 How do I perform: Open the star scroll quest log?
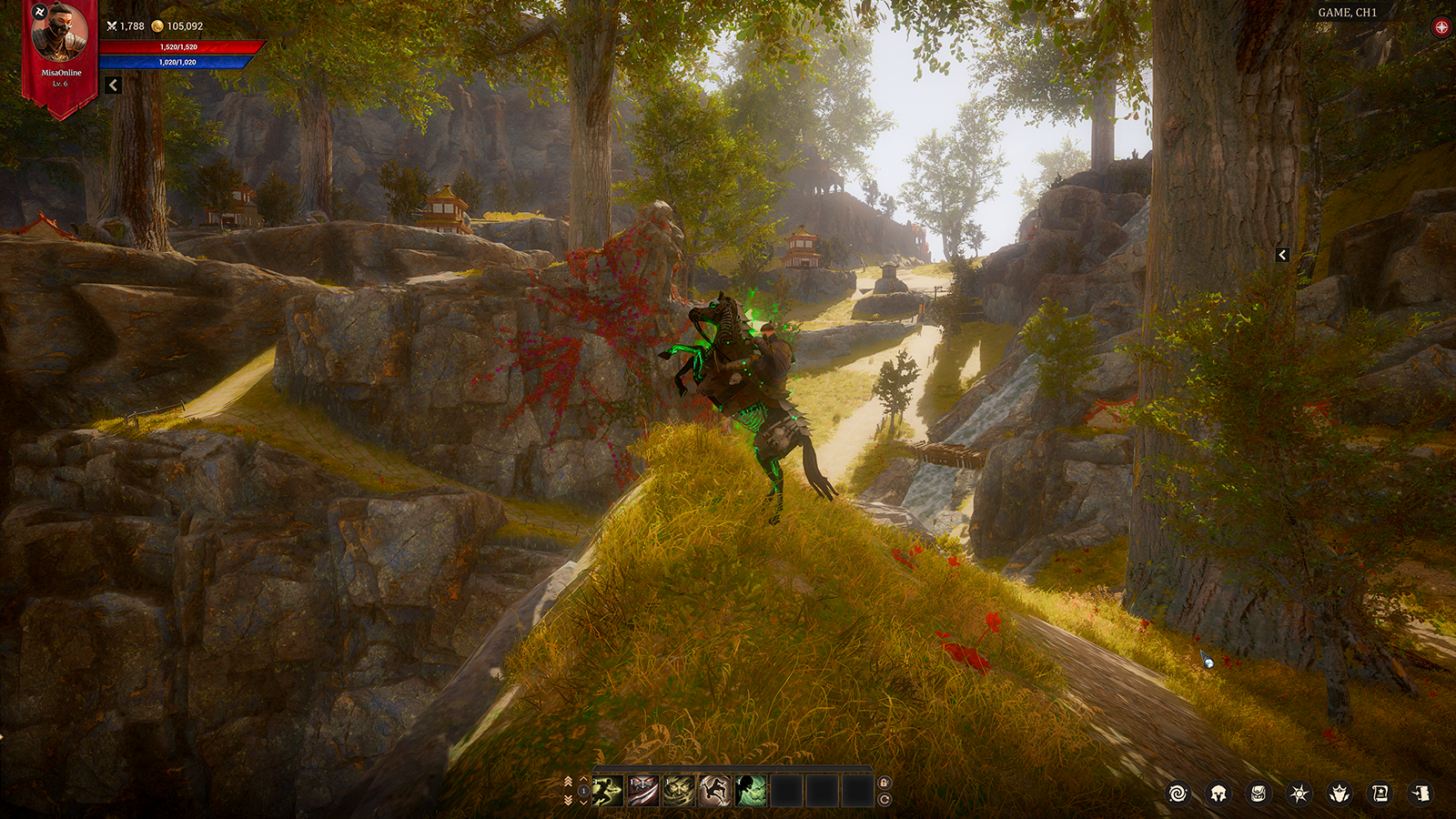tap(1380, 794)
